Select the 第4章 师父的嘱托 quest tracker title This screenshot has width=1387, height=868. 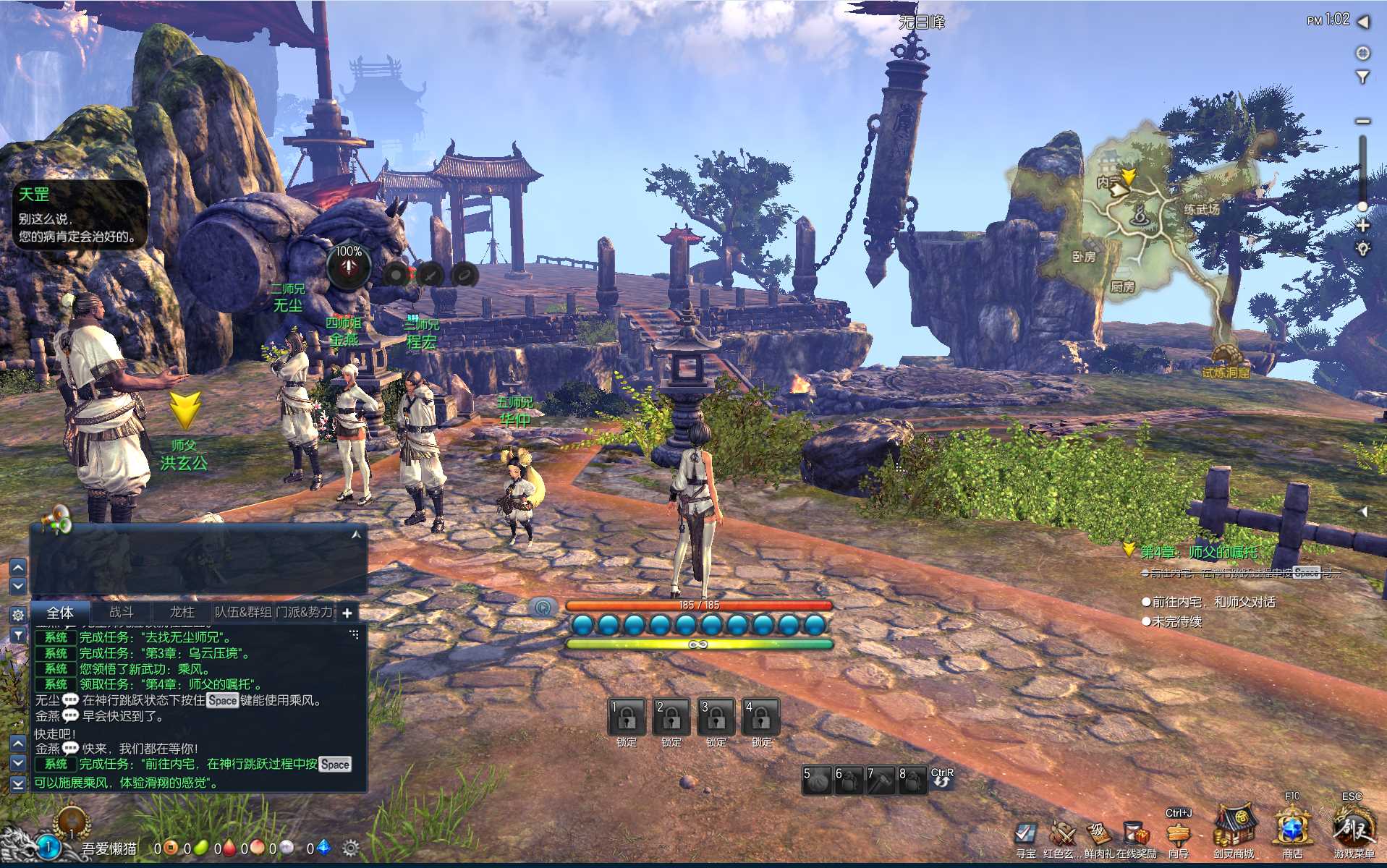click(x=1198, y=553)
